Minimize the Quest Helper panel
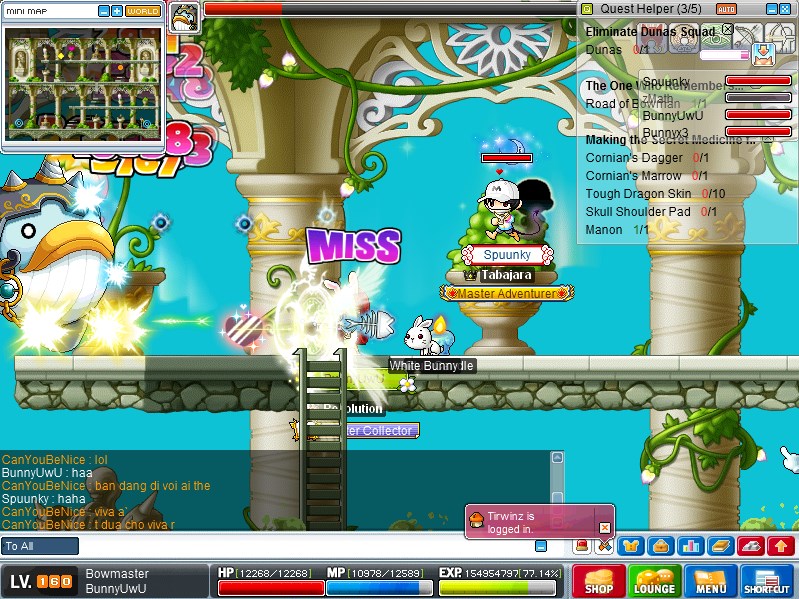 pyautogui.click(x=772, y=8)
